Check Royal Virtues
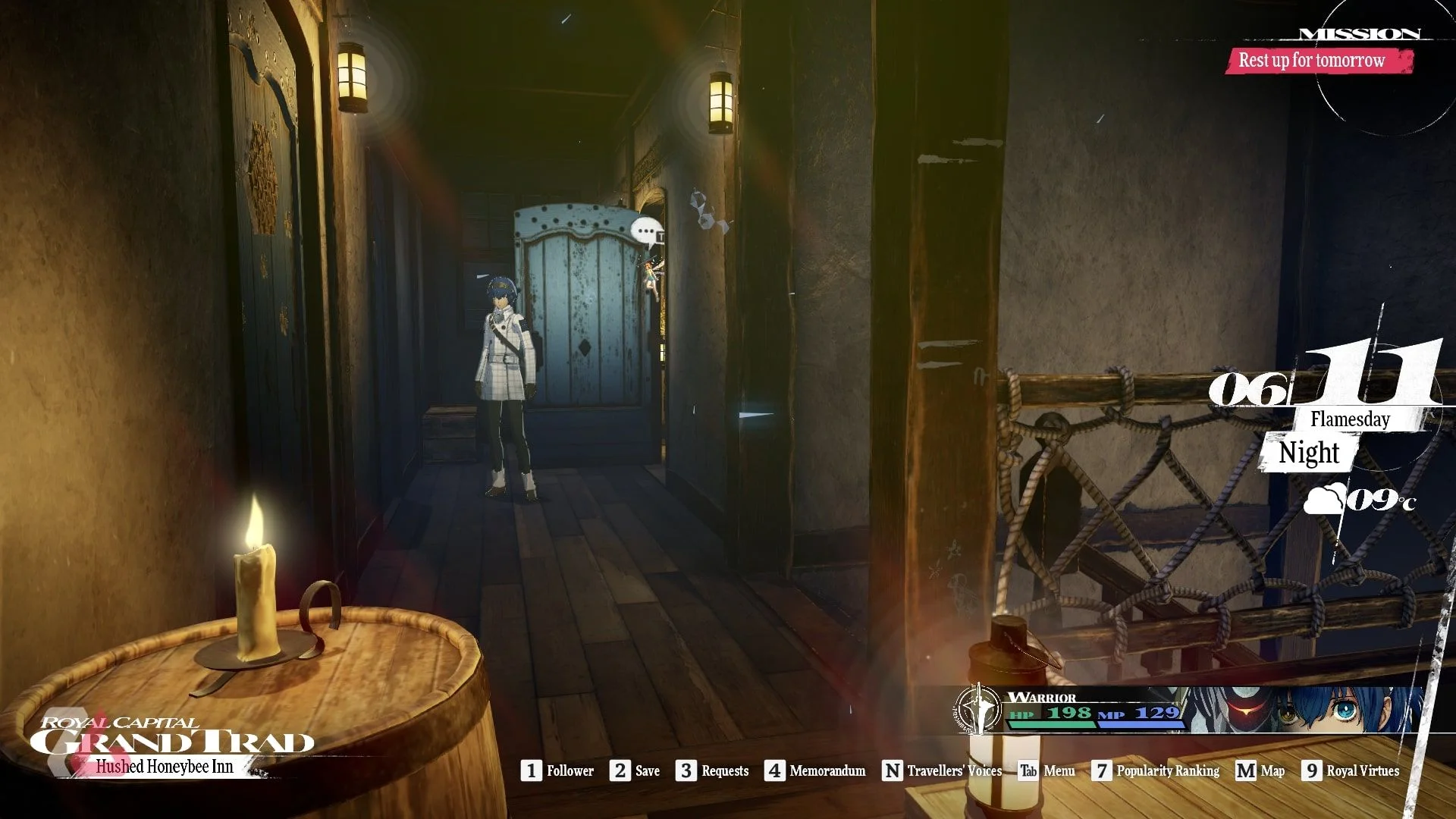Screen dimensions: 1456x819 [1351, 770]
